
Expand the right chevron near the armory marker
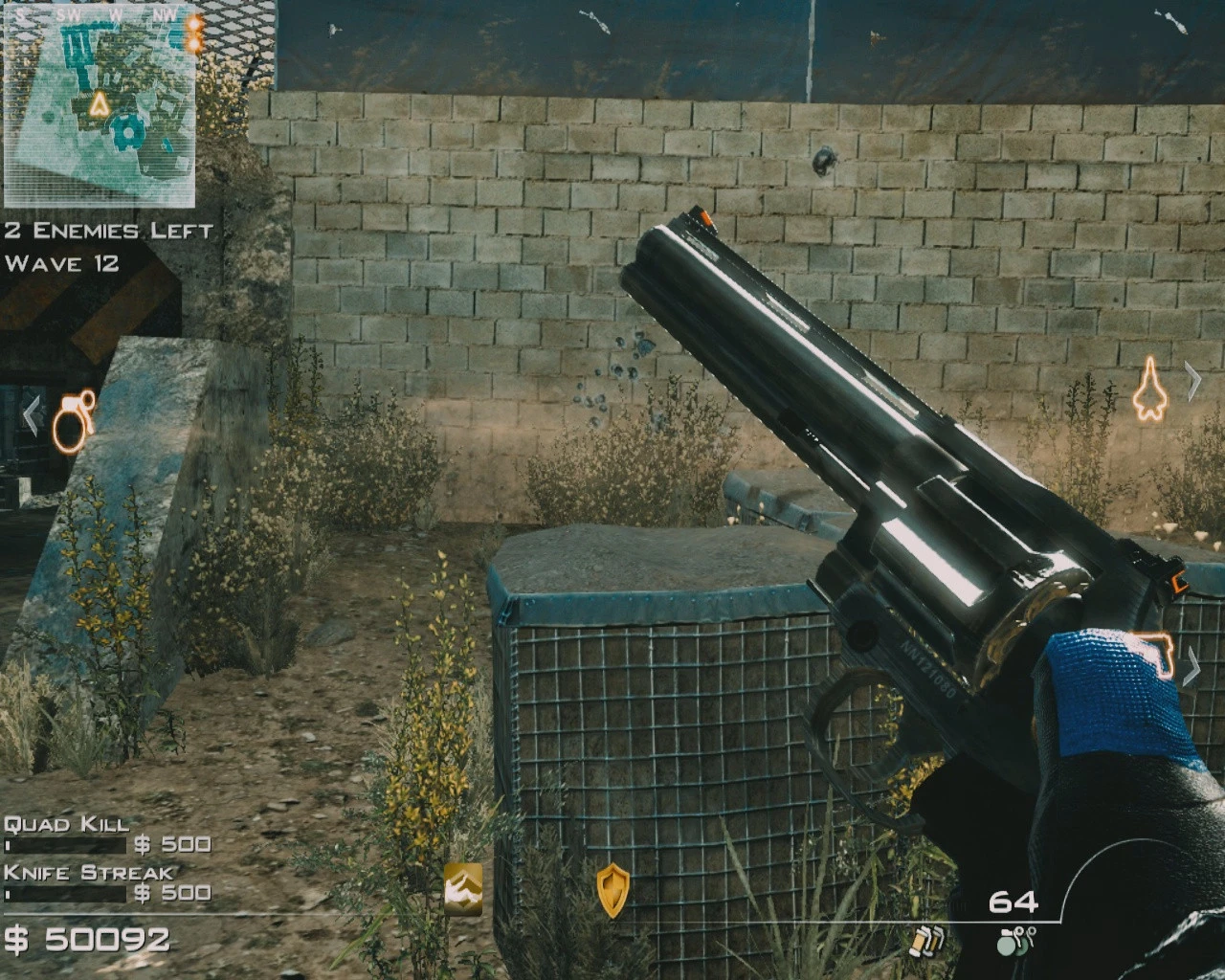pyautogui.click(x=1193, y=668)
